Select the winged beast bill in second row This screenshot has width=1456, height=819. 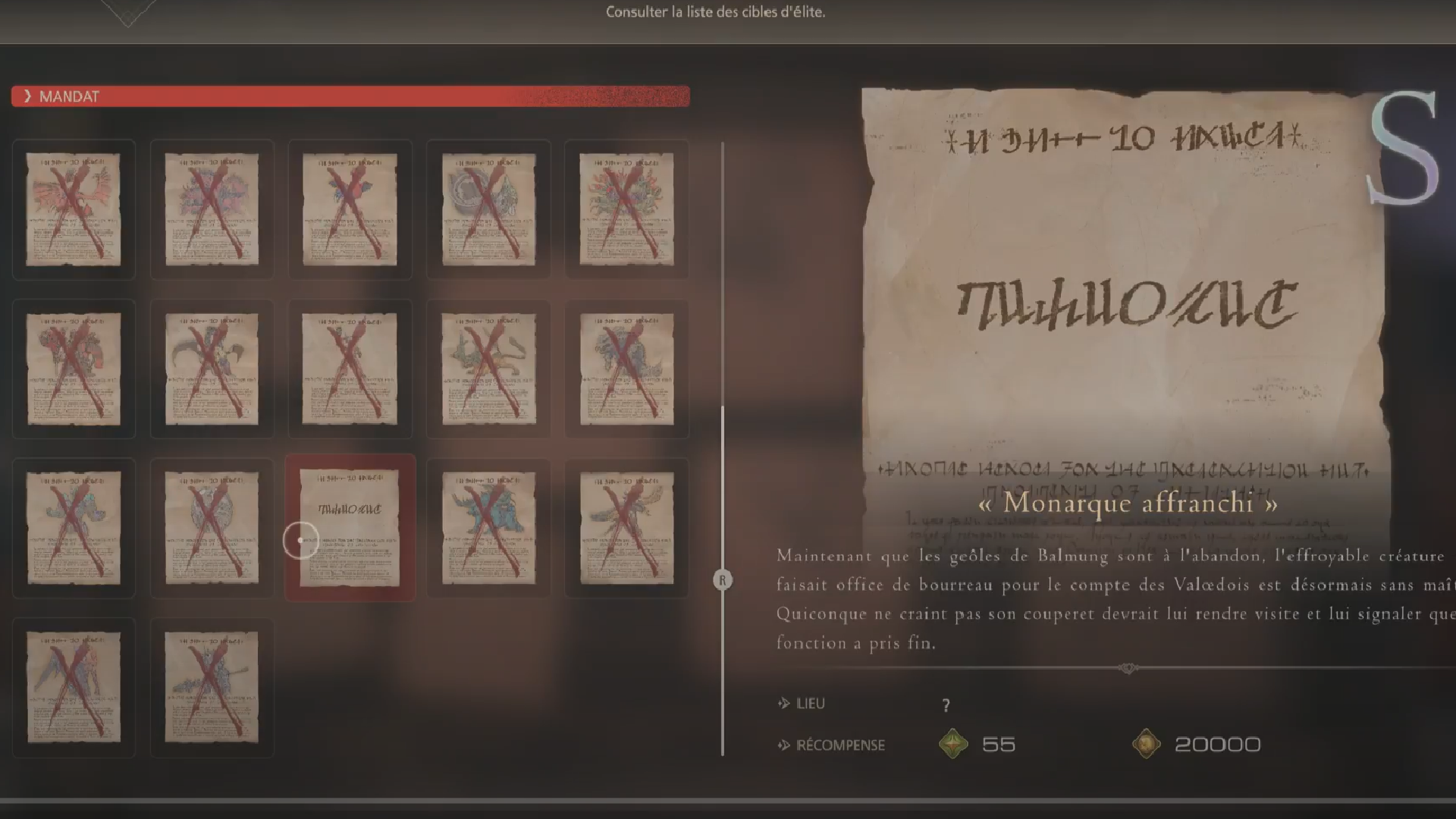coord(212,369)
